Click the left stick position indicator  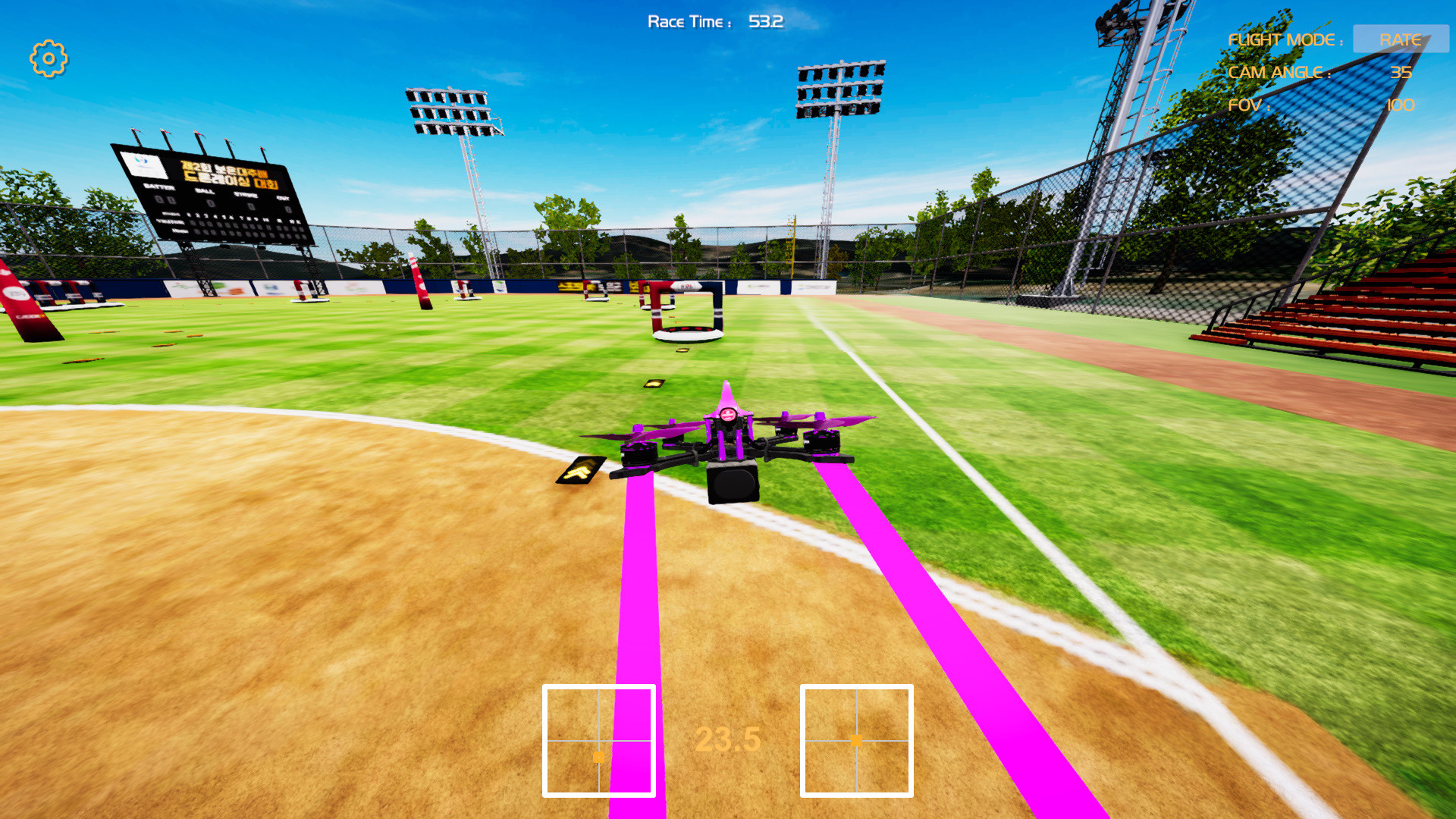coord(599,739)
